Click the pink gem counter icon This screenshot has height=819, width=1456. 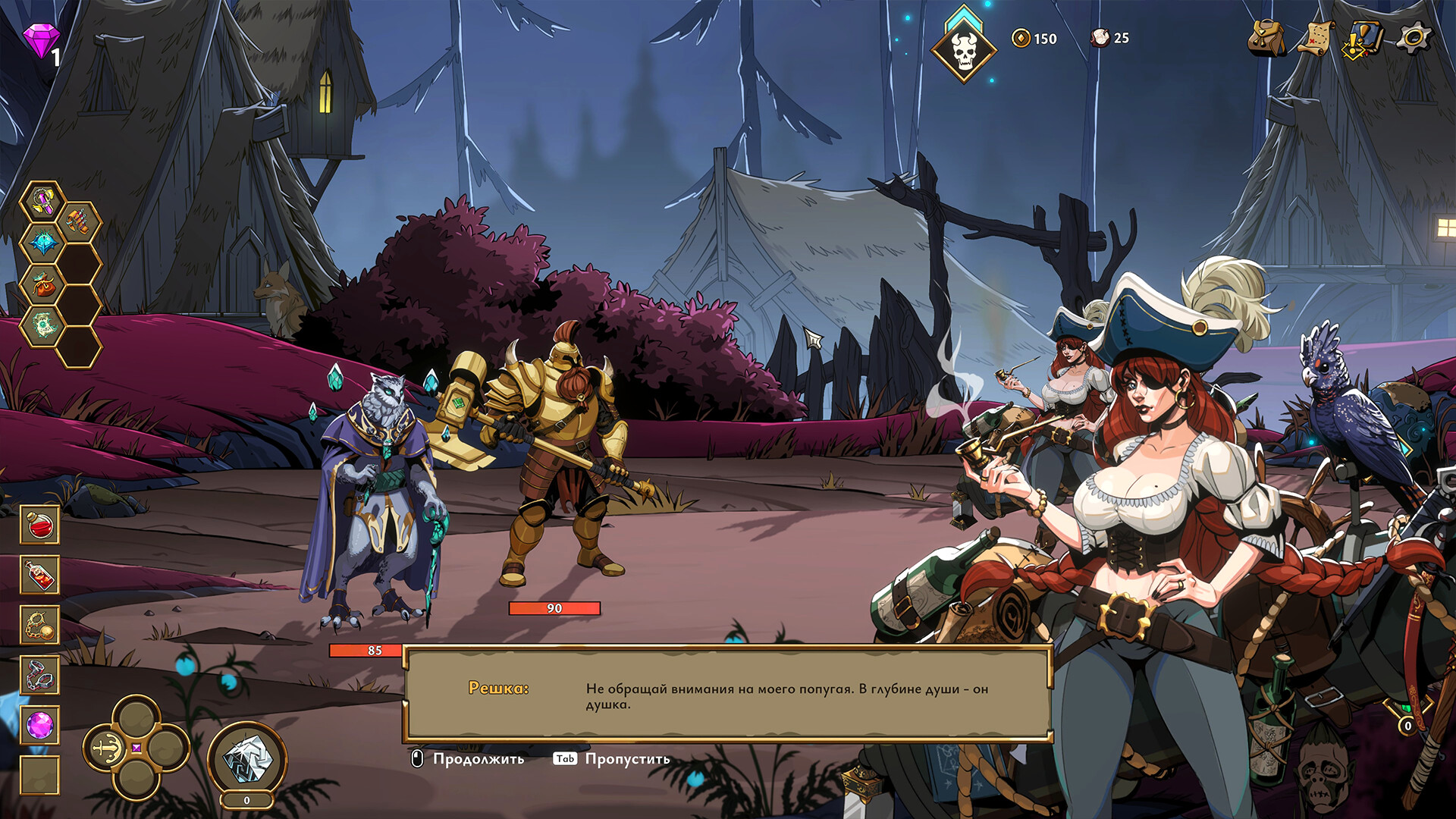pos(40,39)
